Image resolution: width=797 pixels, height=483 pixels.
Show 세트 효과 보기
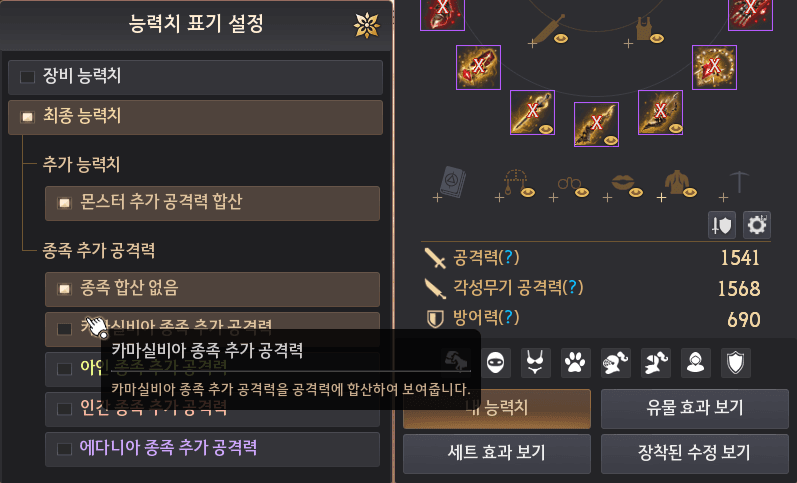[496, 452]
